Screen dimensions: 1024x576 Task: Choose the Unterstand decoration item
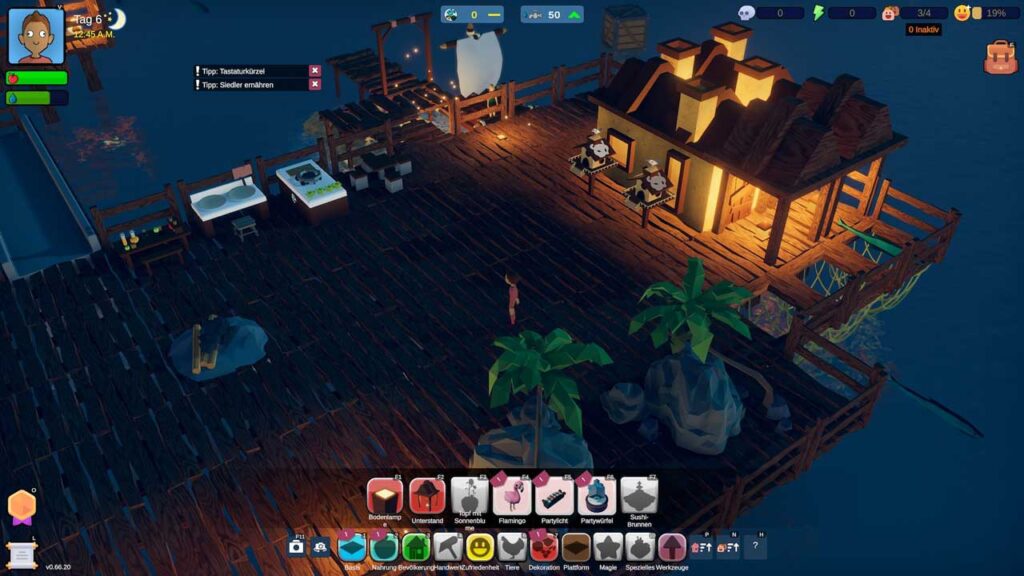point(427,496)
